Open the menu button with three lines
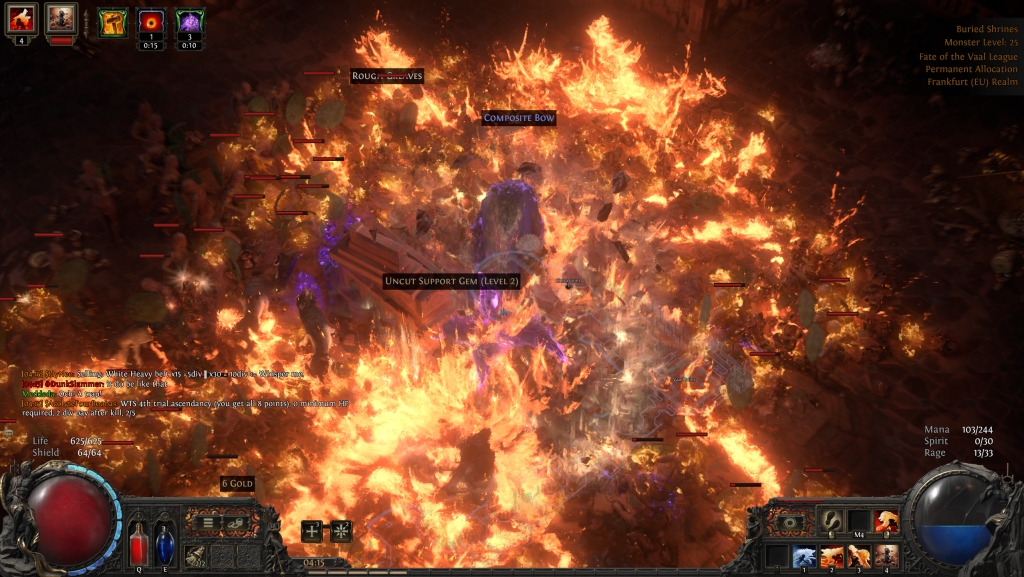The height and width of the screenshot is (577, 1024). [x=208, y=522]
